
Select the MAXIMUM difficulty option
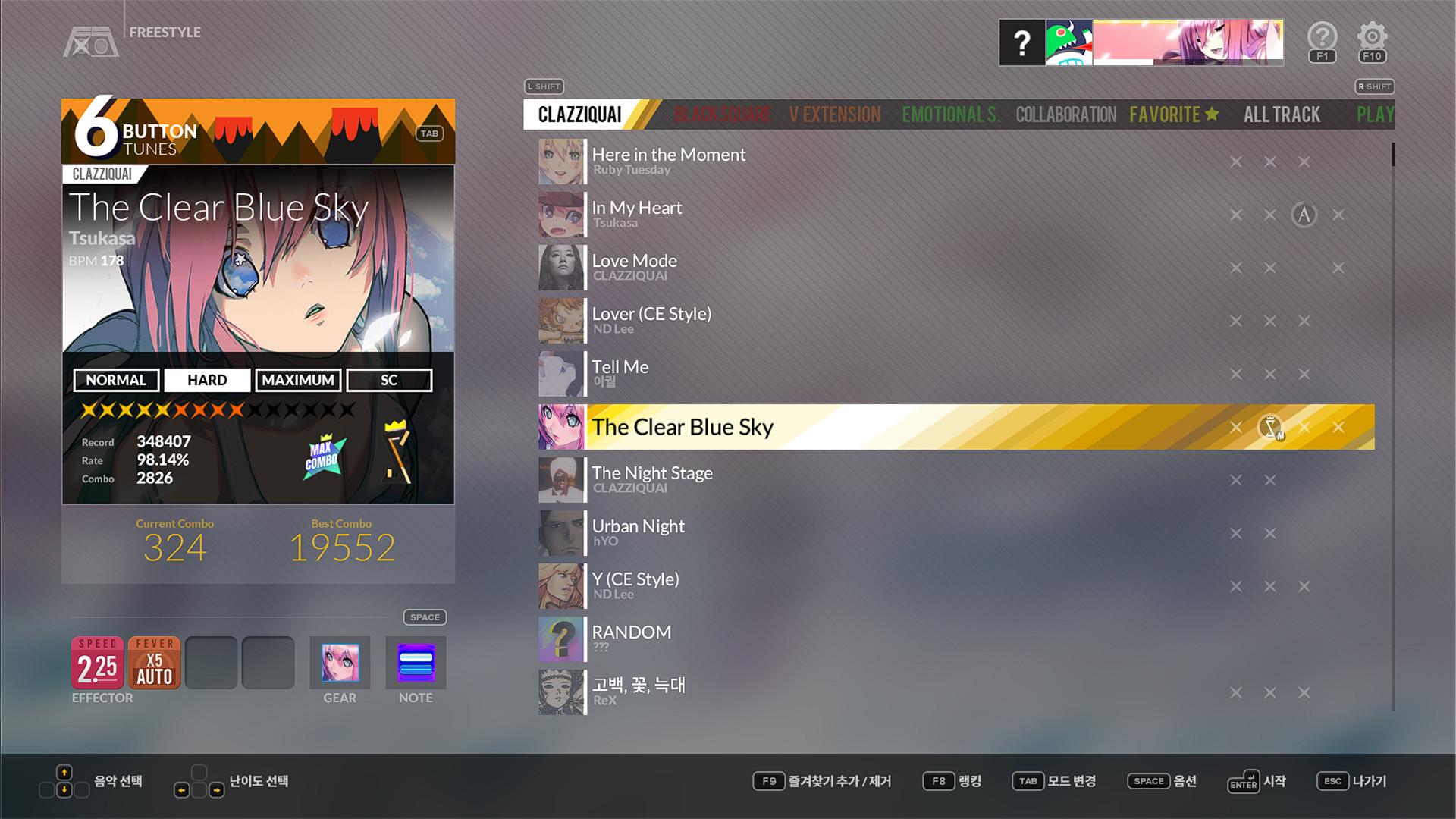pos(298,380)
